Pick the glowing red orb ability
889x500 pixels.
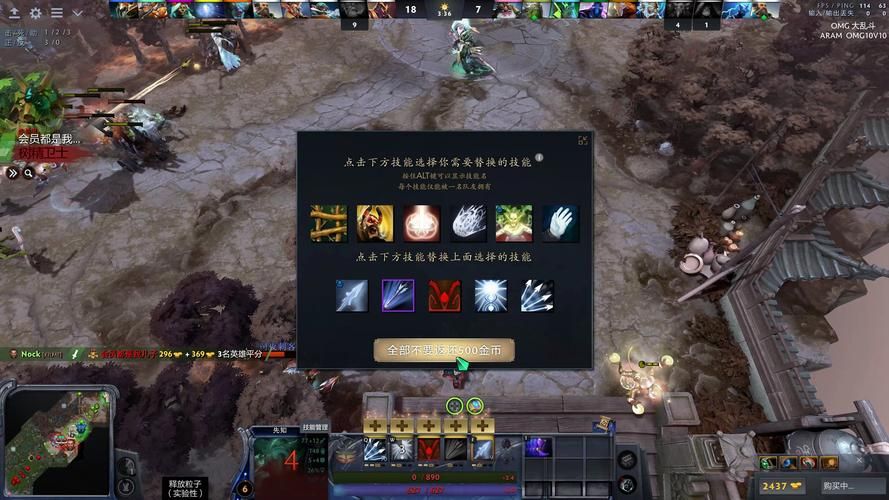click(421, 223)
